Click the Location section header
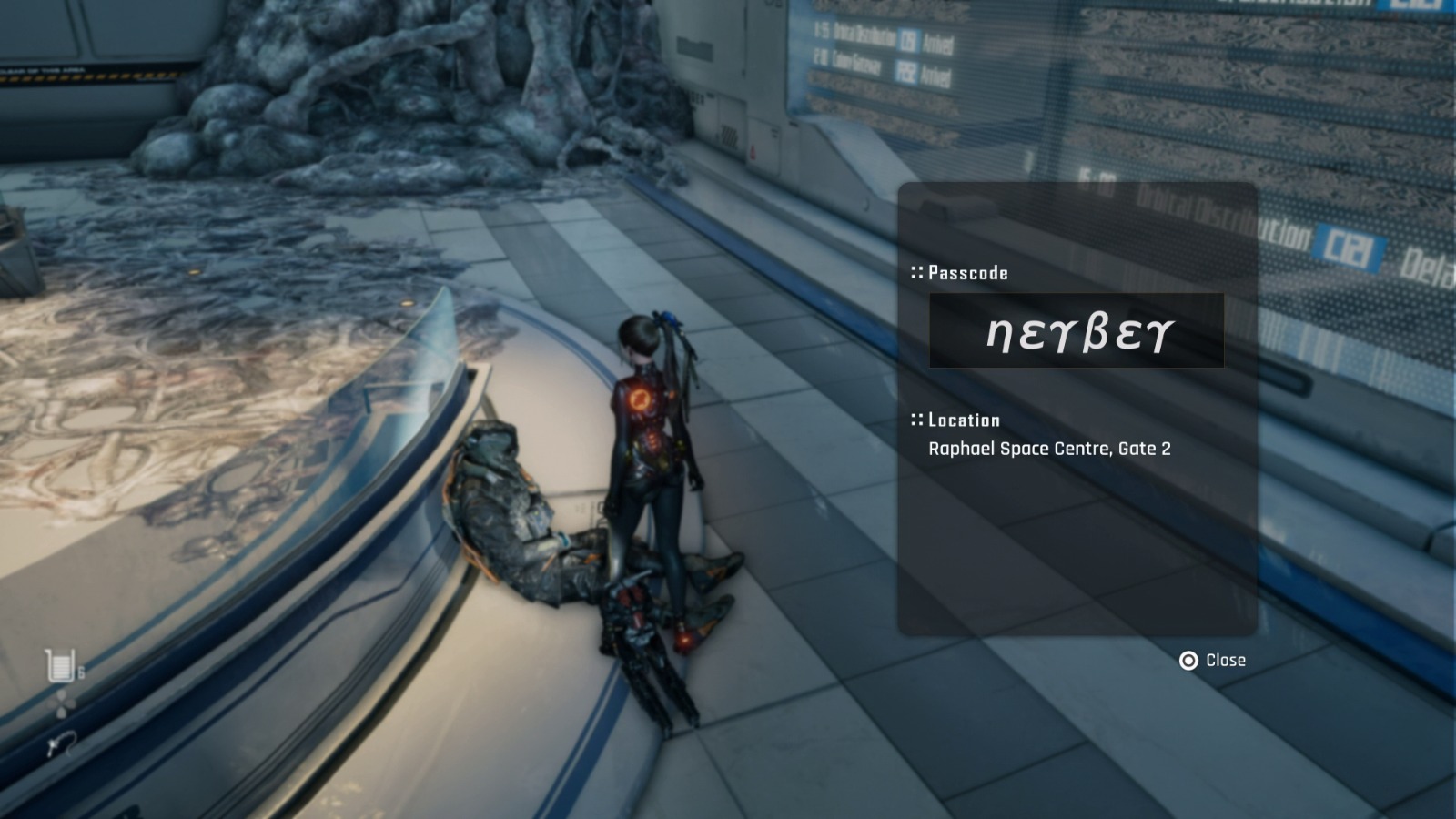The height and width of the screenshot is (819, 1456). pos(963,420)
